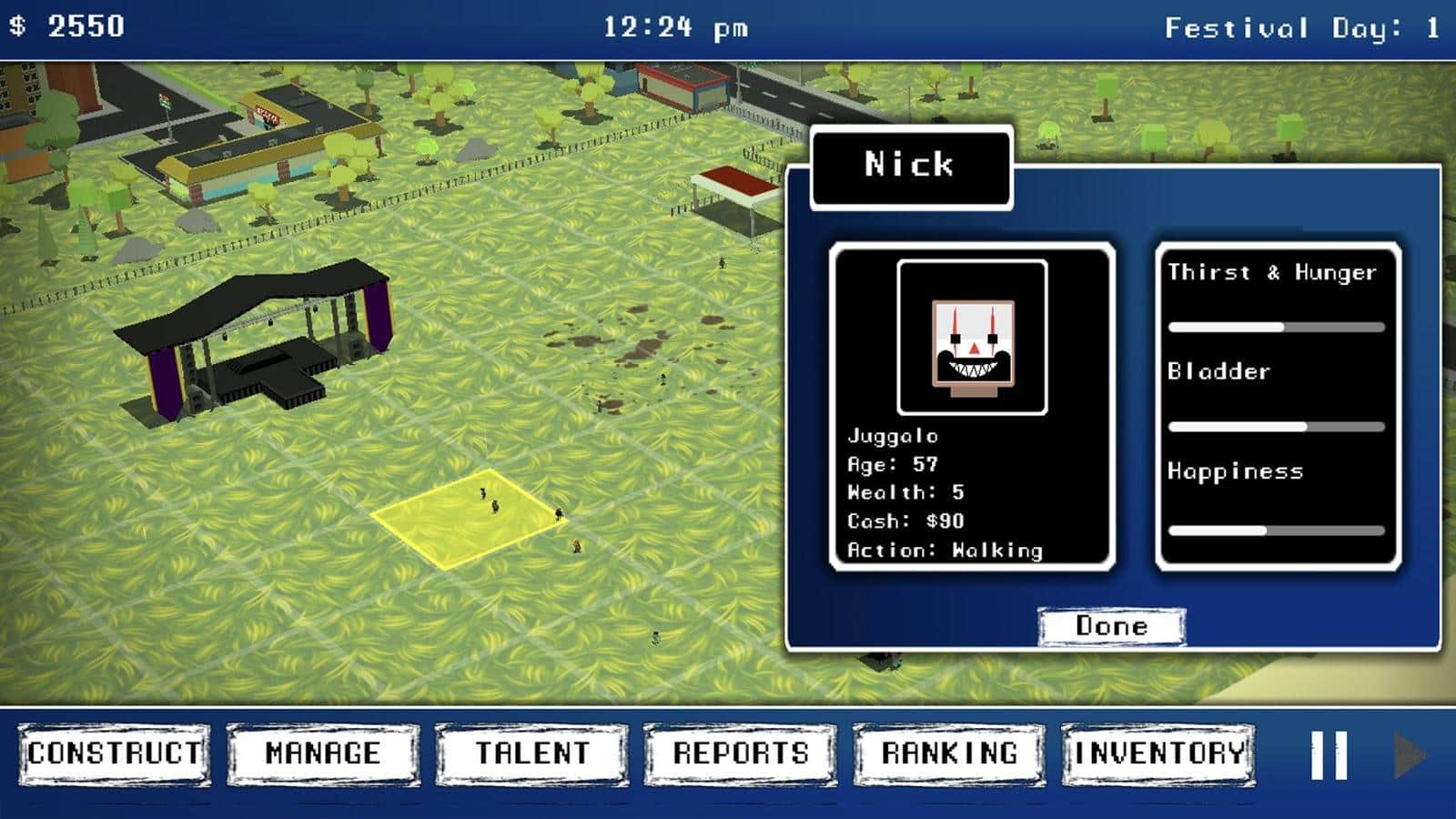View the Reports screen
This screenshot has height=819, width=1456.
(741, 753)
